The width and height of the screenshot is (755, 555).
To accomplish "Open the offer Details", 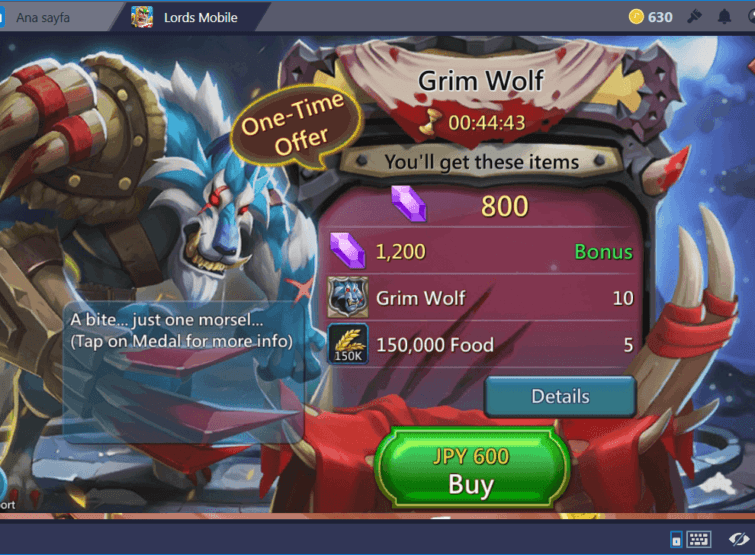I will (x=560, y=397).
